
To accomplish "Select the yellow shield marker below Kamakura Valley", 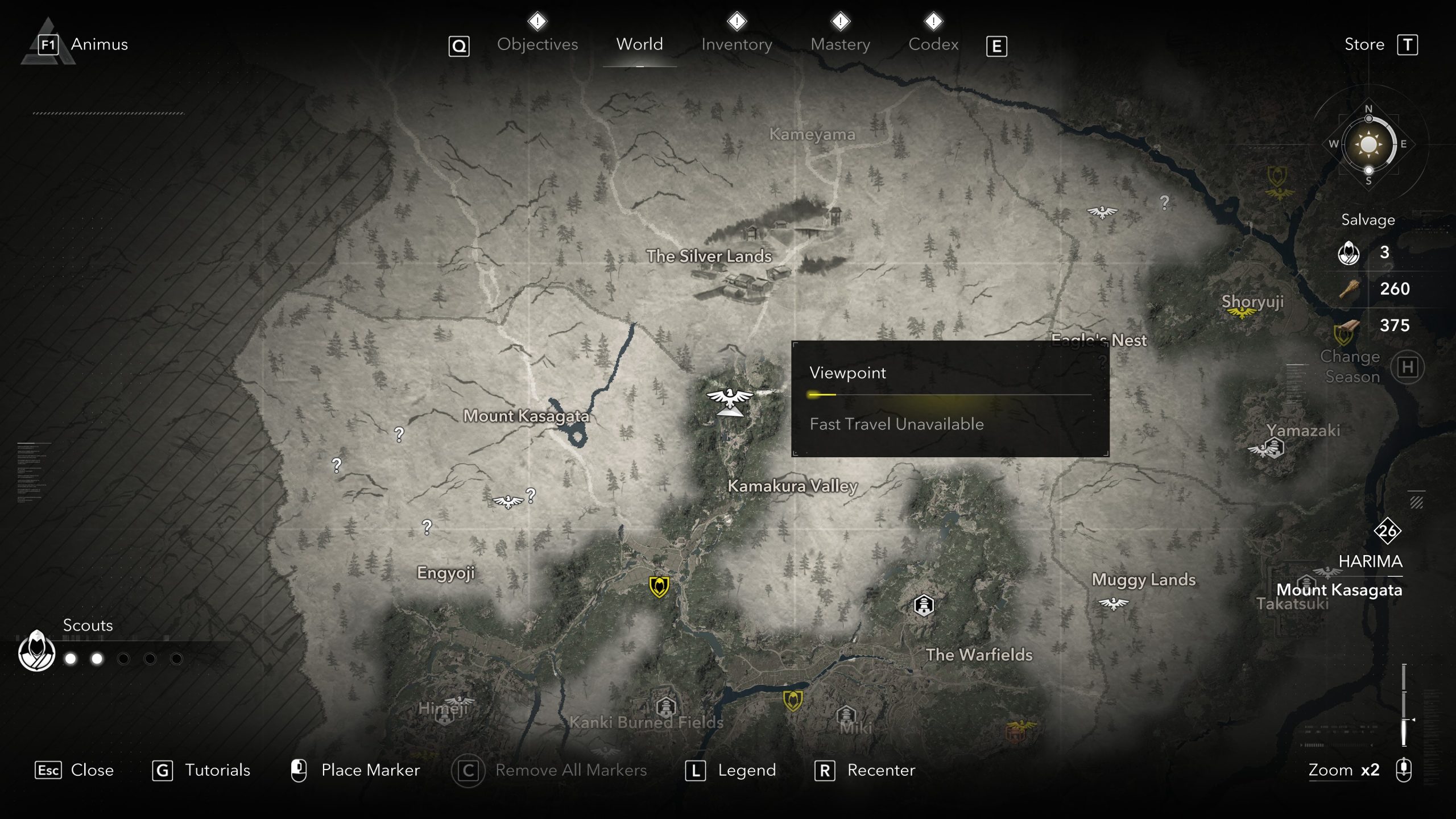I will [659, 586].
